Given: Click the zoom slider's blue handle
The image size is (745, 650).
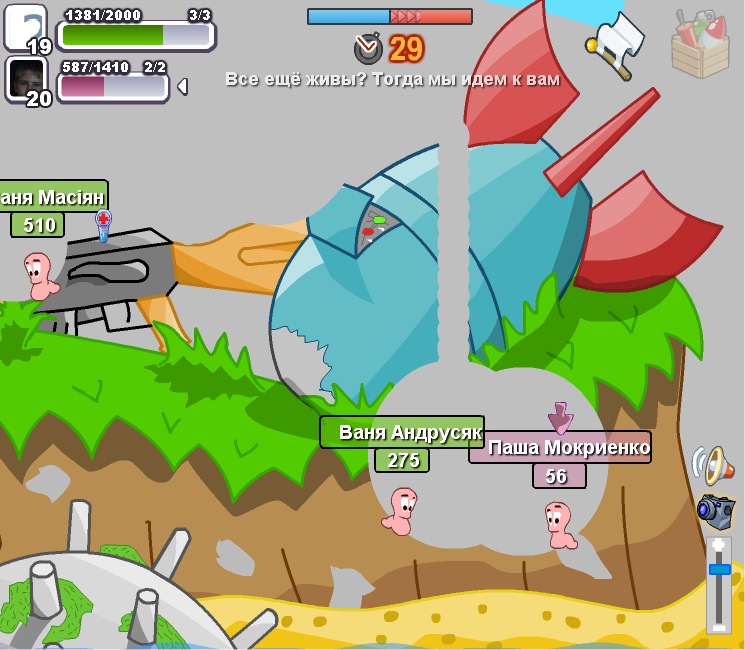Looking at the screenshot, I should click(x=719, y=569).
